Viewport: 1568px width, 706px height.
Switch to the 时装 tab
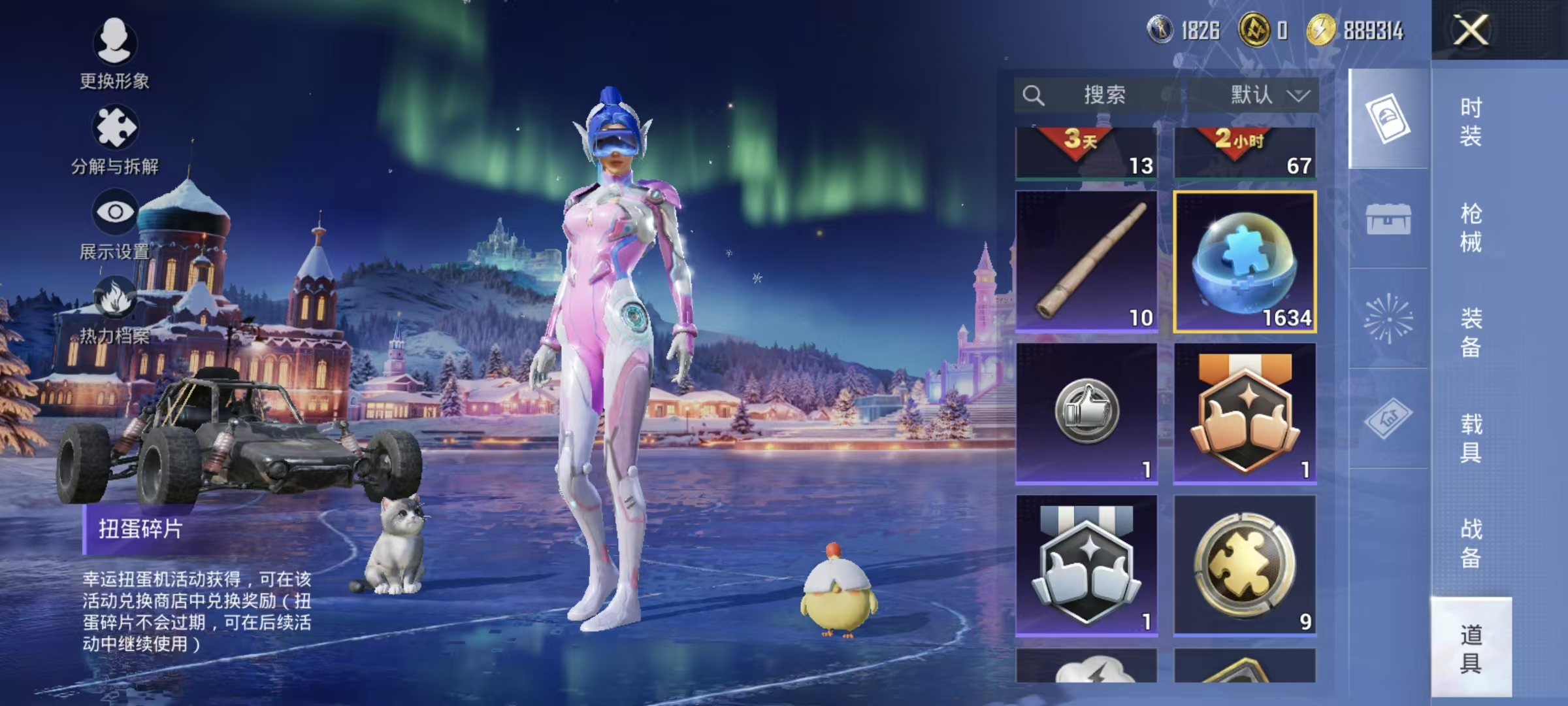[x=1471, y=122]
